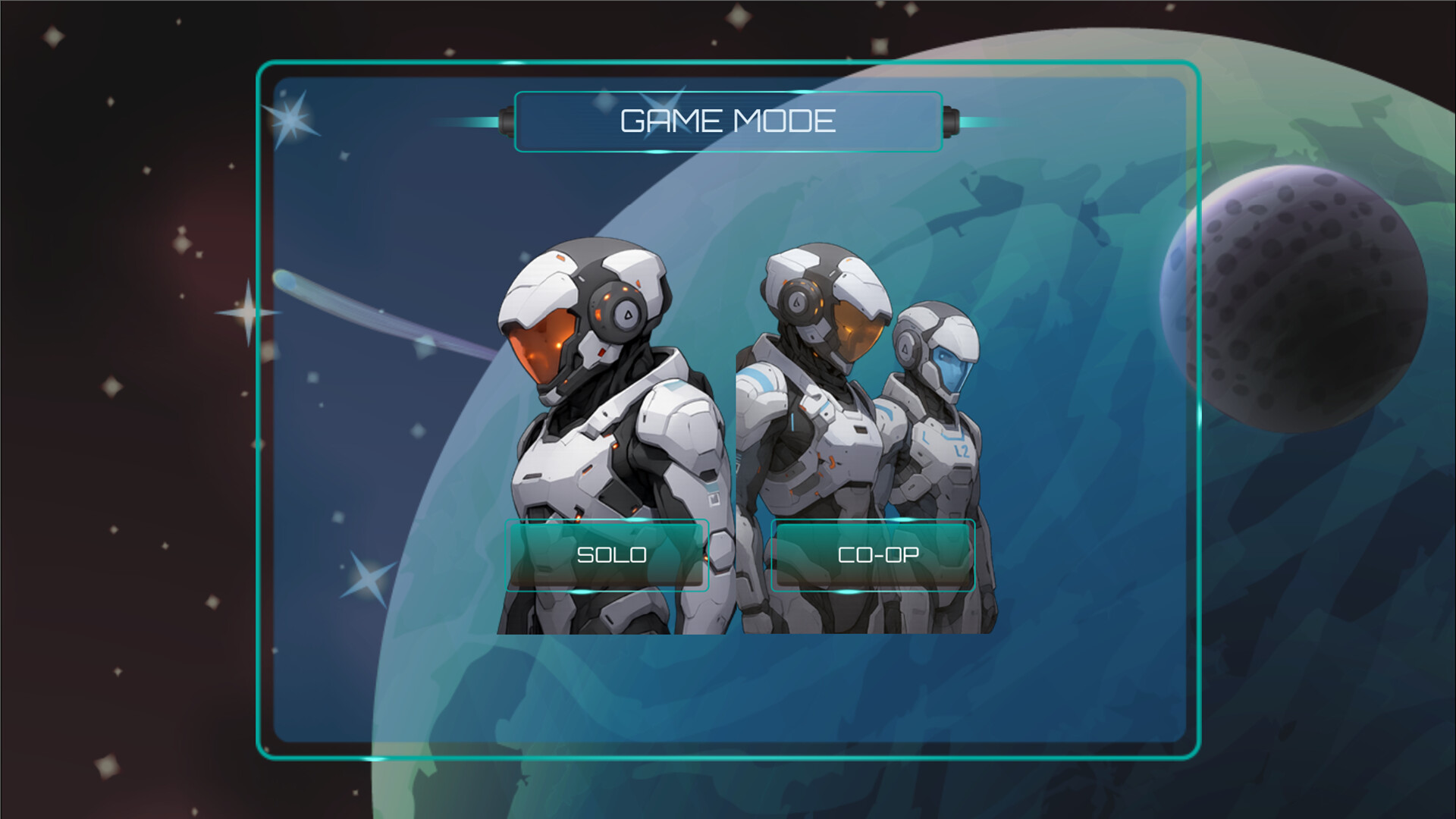
Task: Click the teal line extending left from the title plate
Action: click(466, 120)
